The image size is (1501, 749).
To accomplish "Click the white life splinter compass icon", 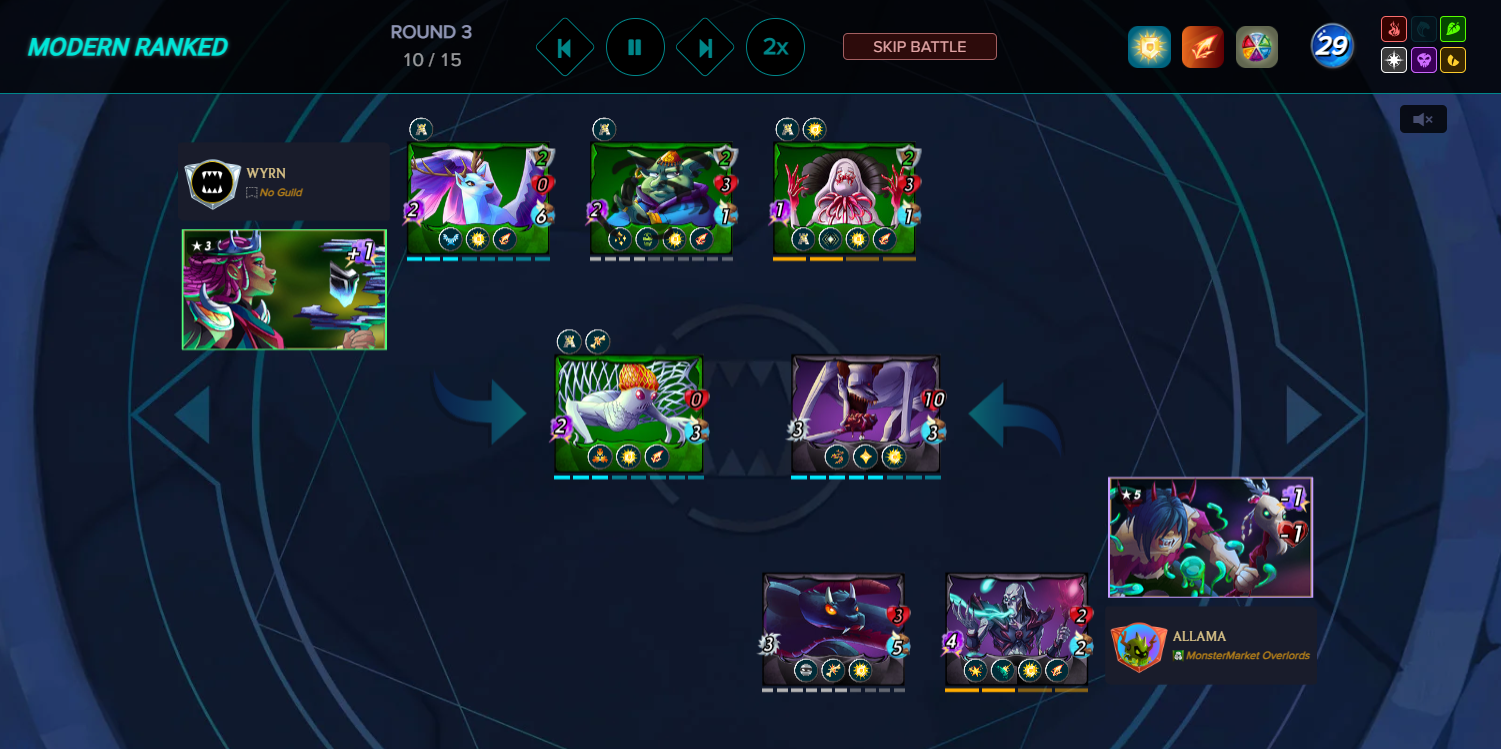I will coord(1394,59).
